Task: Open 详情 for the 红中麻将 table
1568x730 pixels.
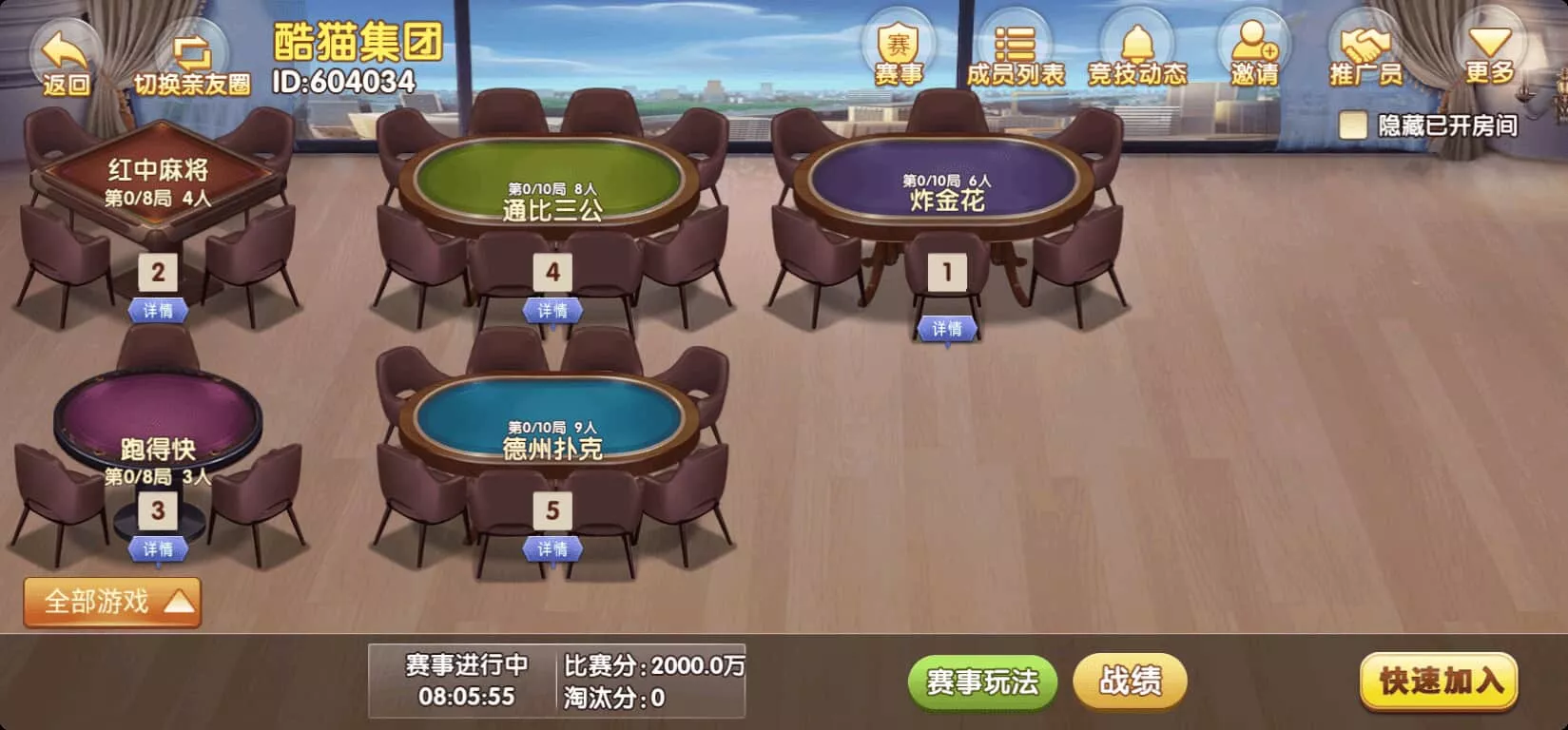Action: coord(157,311)
